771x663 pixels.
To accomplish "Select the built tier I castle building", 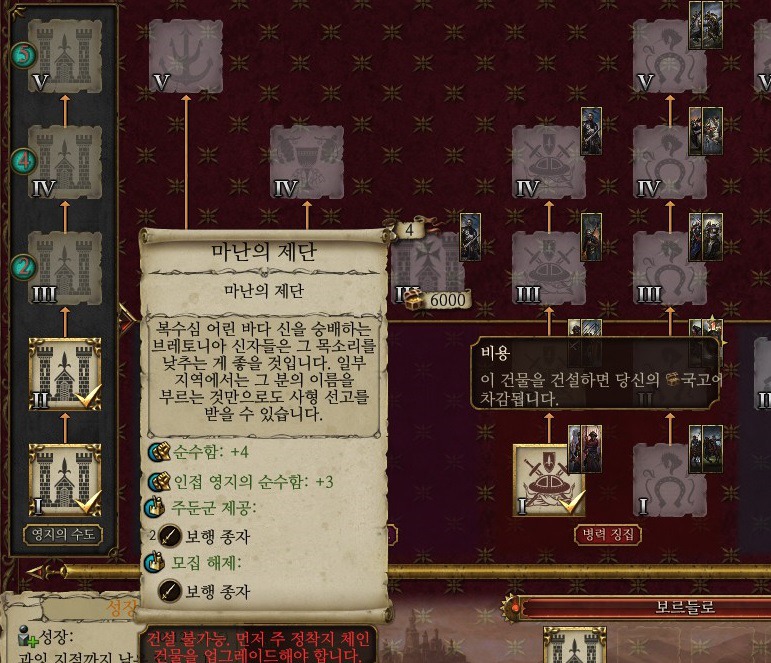I will click(x=65, y=480).
